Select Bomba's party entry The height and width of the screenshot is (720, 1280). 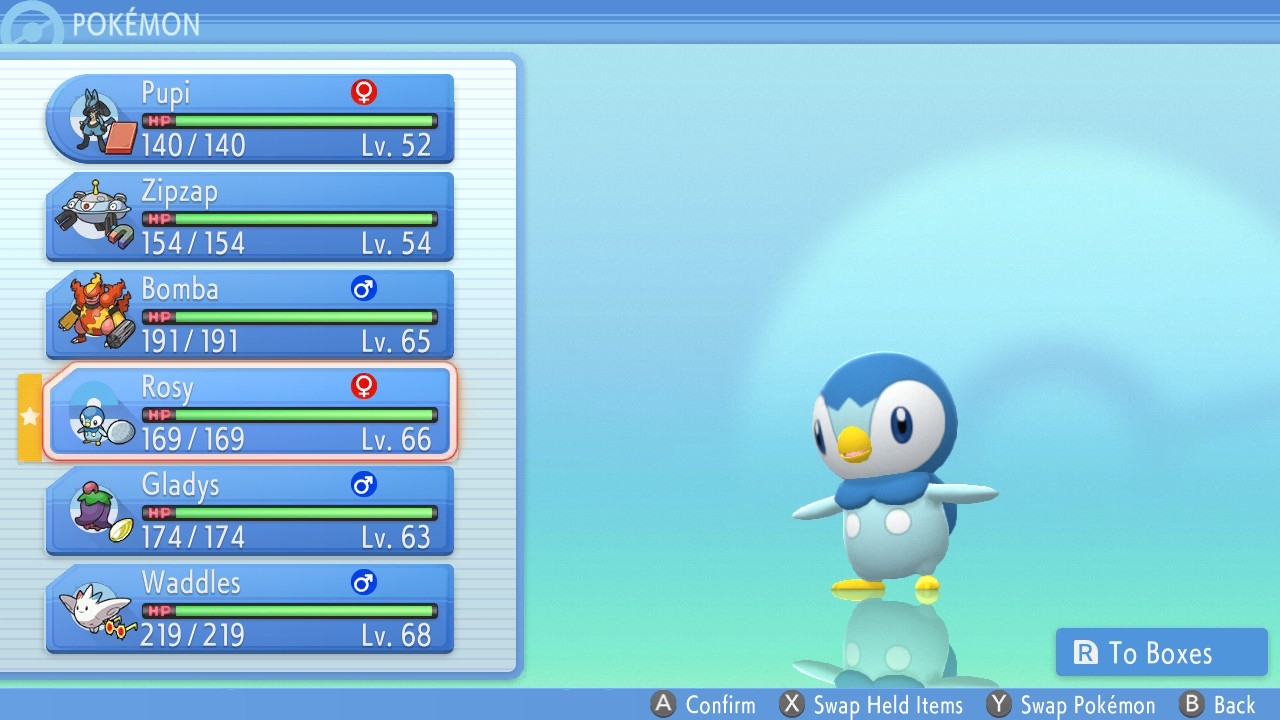(250, 315)
